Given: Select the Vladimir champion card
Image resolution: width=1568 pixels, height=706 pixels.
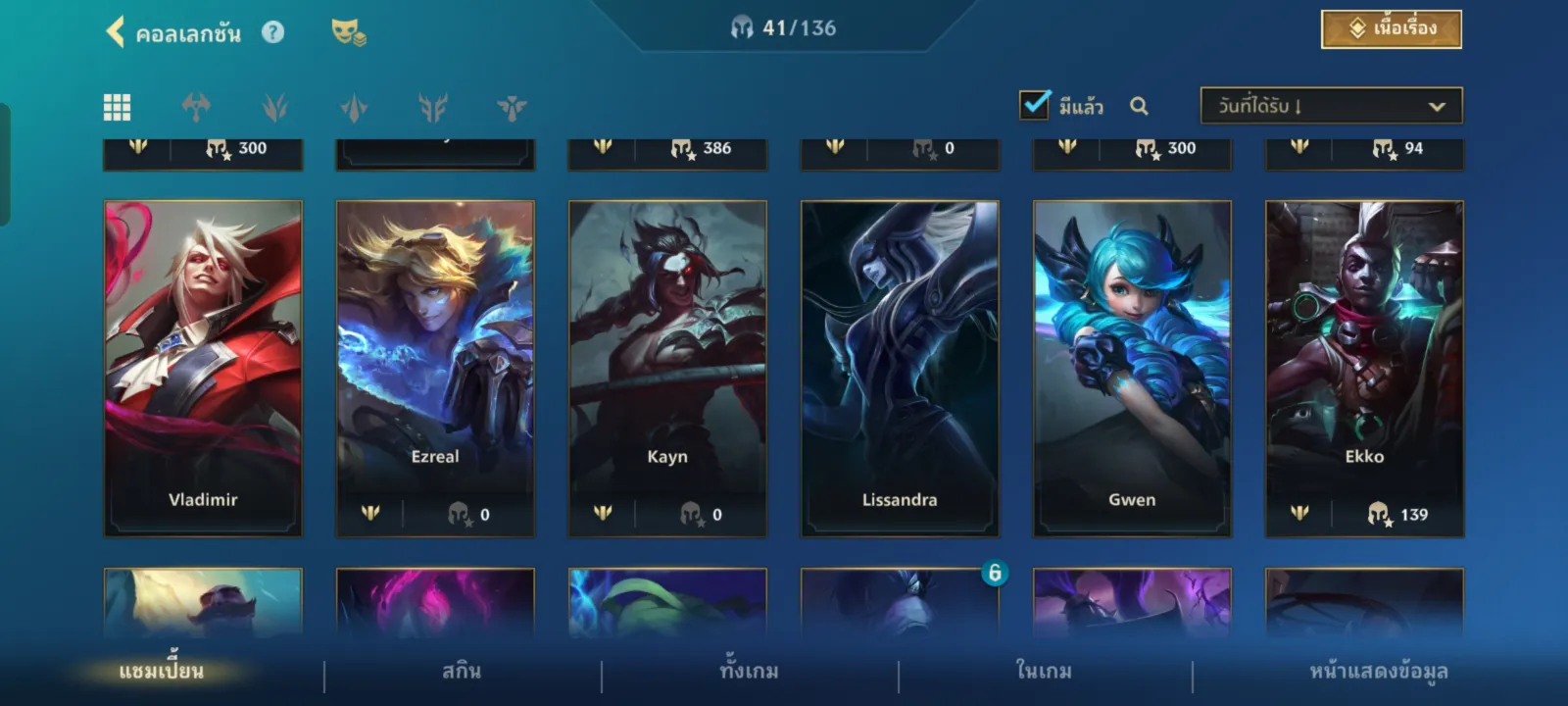Looking at the screenshot, I should coord(203,368).
